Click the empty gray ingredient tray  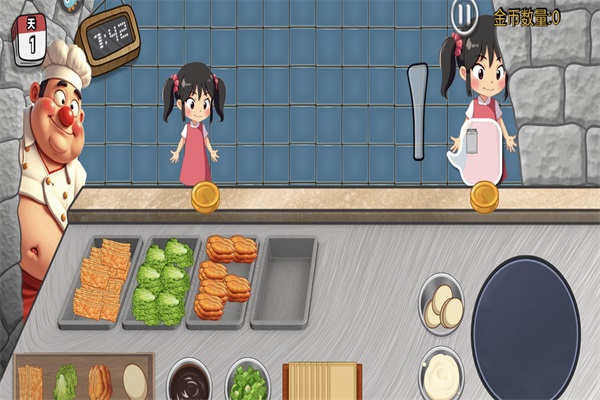tap(283, 282)
